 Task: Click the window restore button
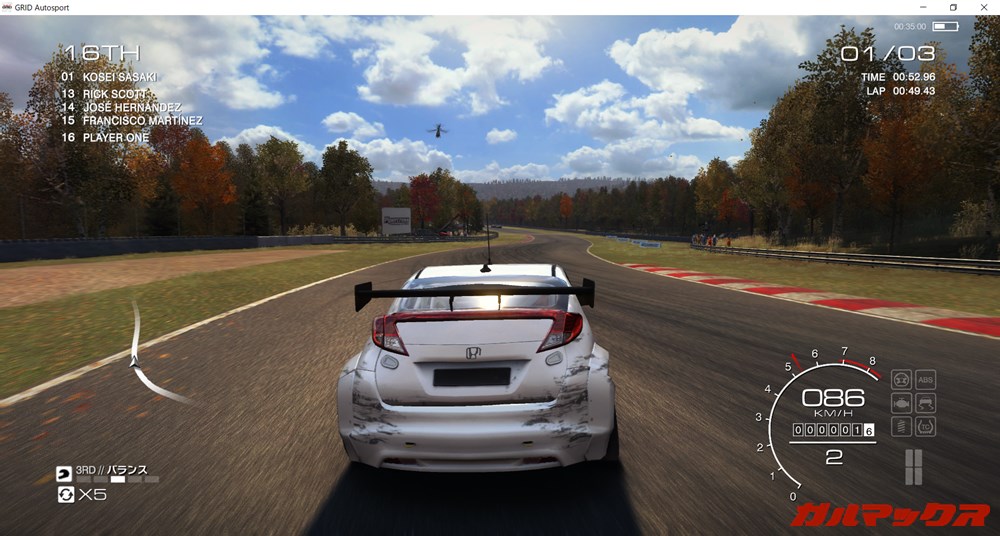point(953,7)
